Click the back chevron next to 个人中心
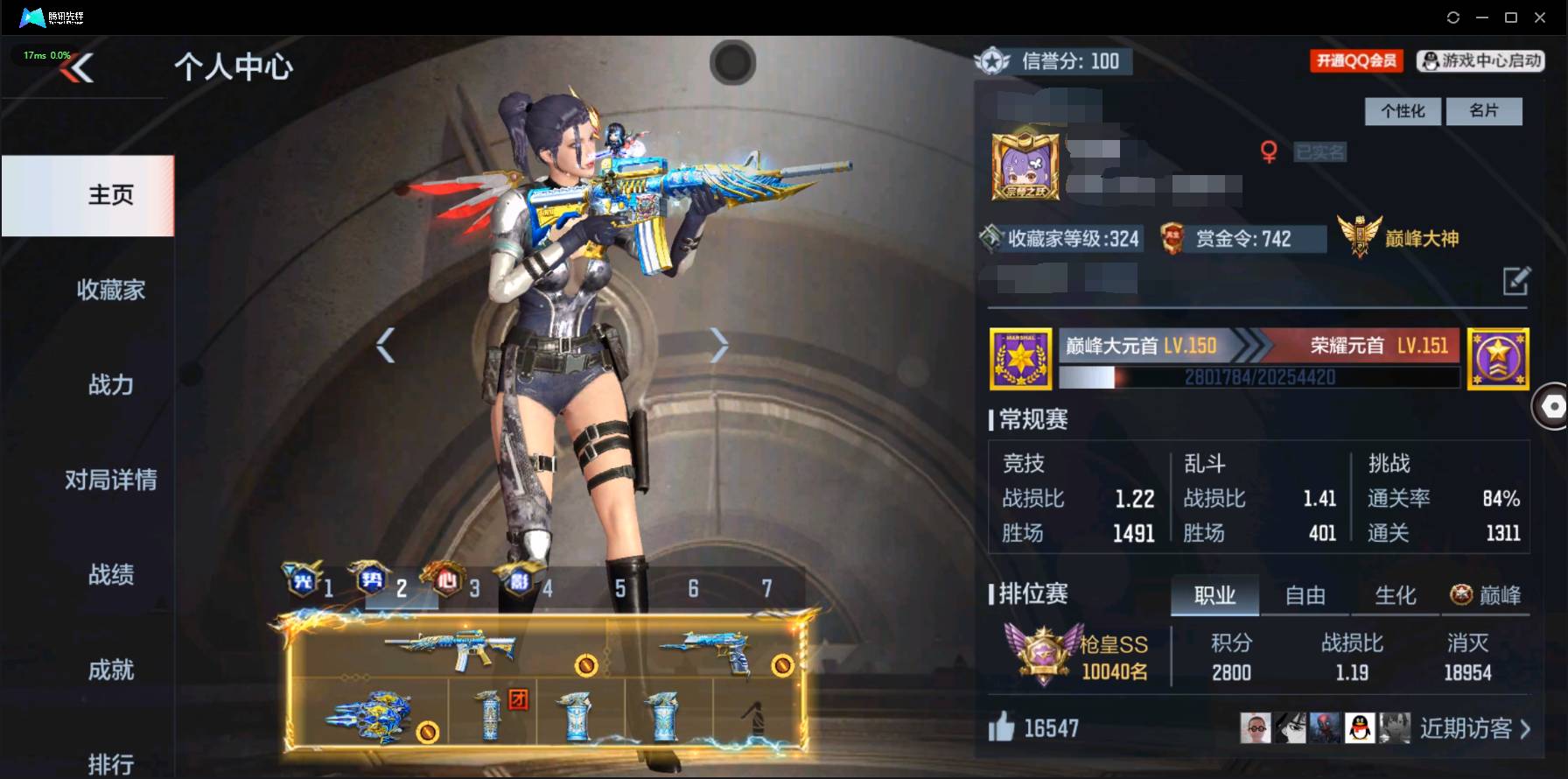Viewport: 1568px width, 779px height. [77, 67]
